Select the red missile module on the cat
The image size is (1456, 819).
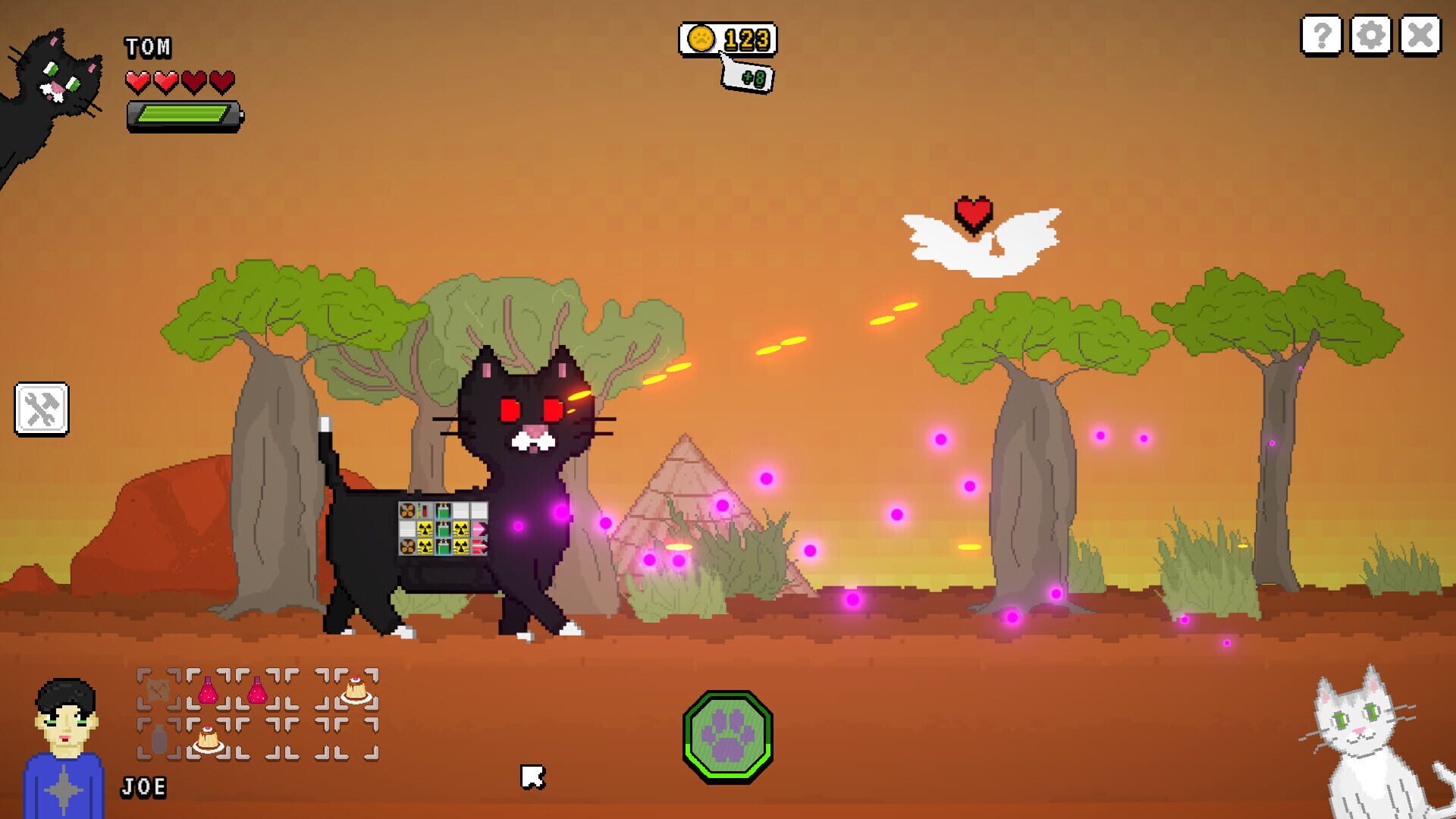[x=478, y=547]
